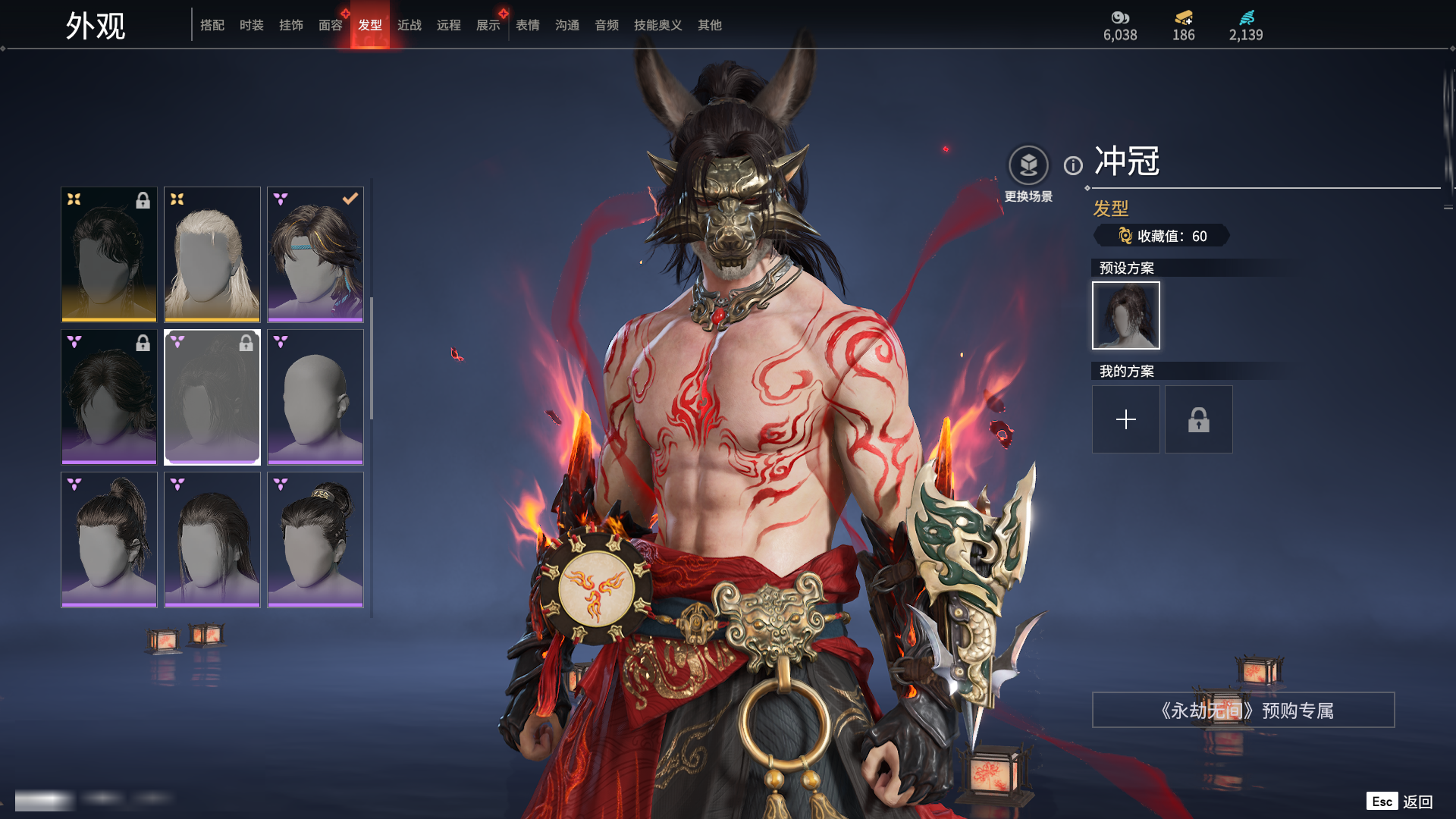Pick the equipped hairstyle with blue headband

[x=315, y=254]
